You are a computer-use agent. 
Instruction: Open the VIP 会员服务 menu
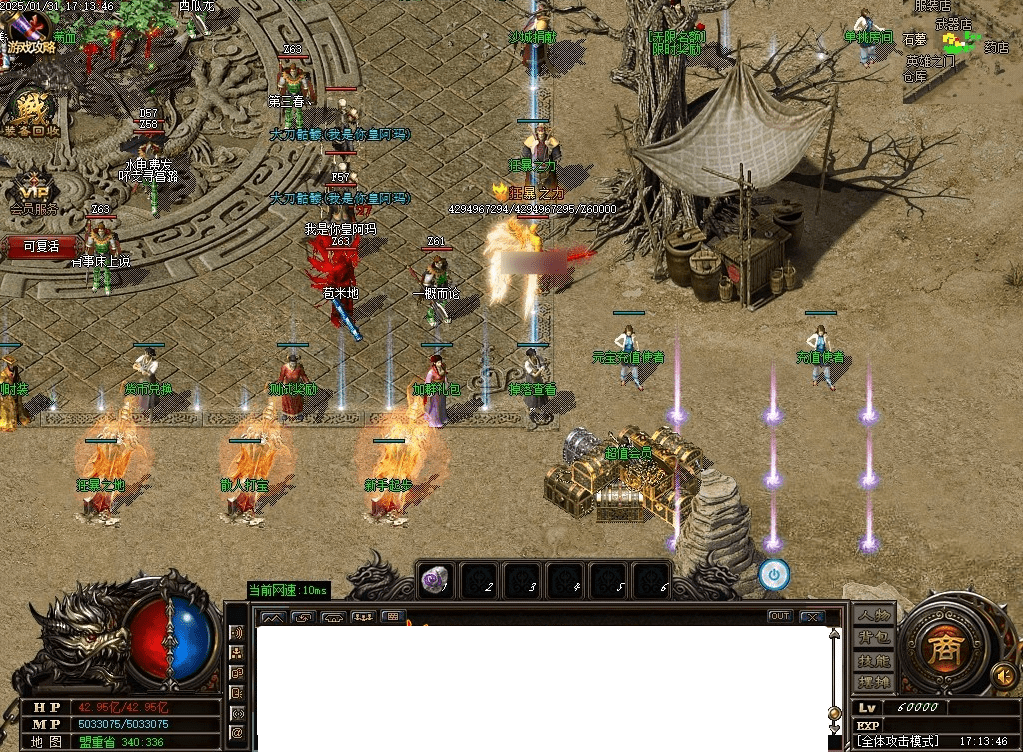pyautogui.click(x=33, y=190)
